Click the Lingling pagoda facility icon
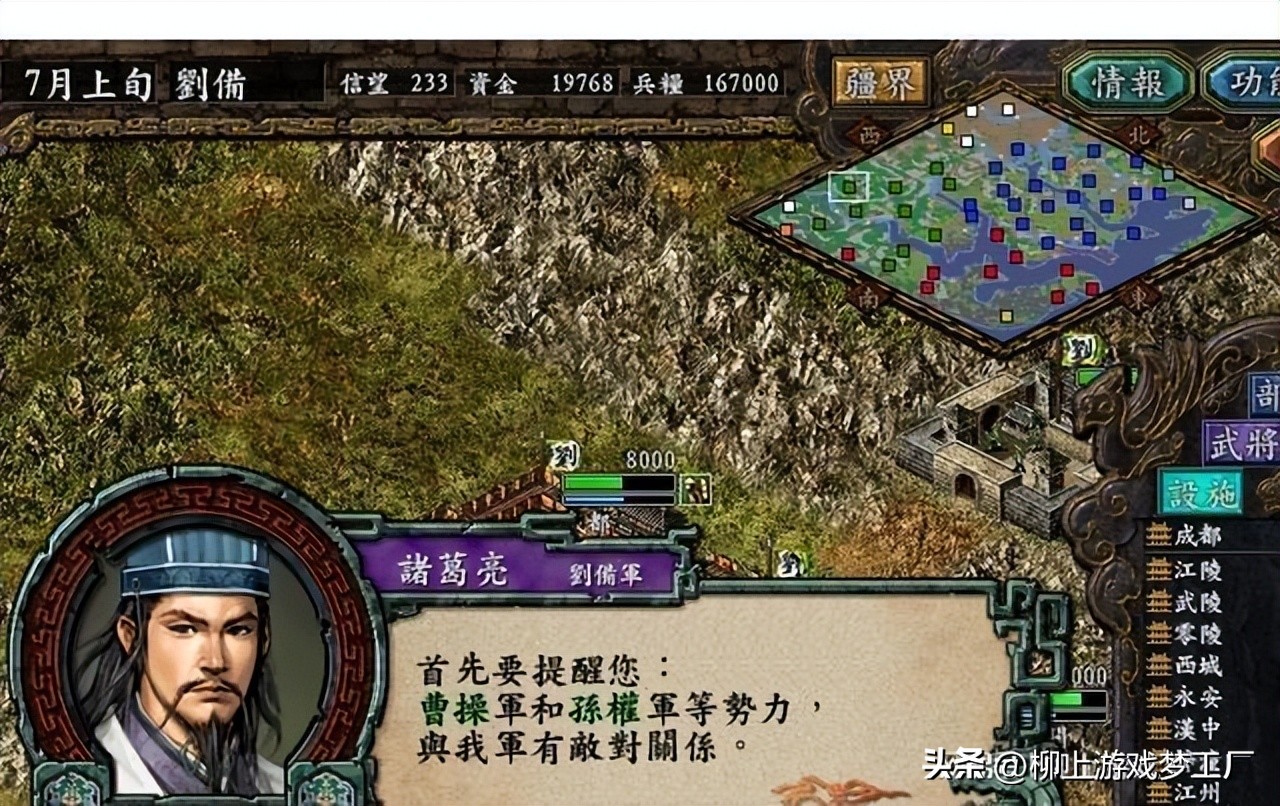The width and height of the screenshot is (1280, 806). coord(1157,633)
